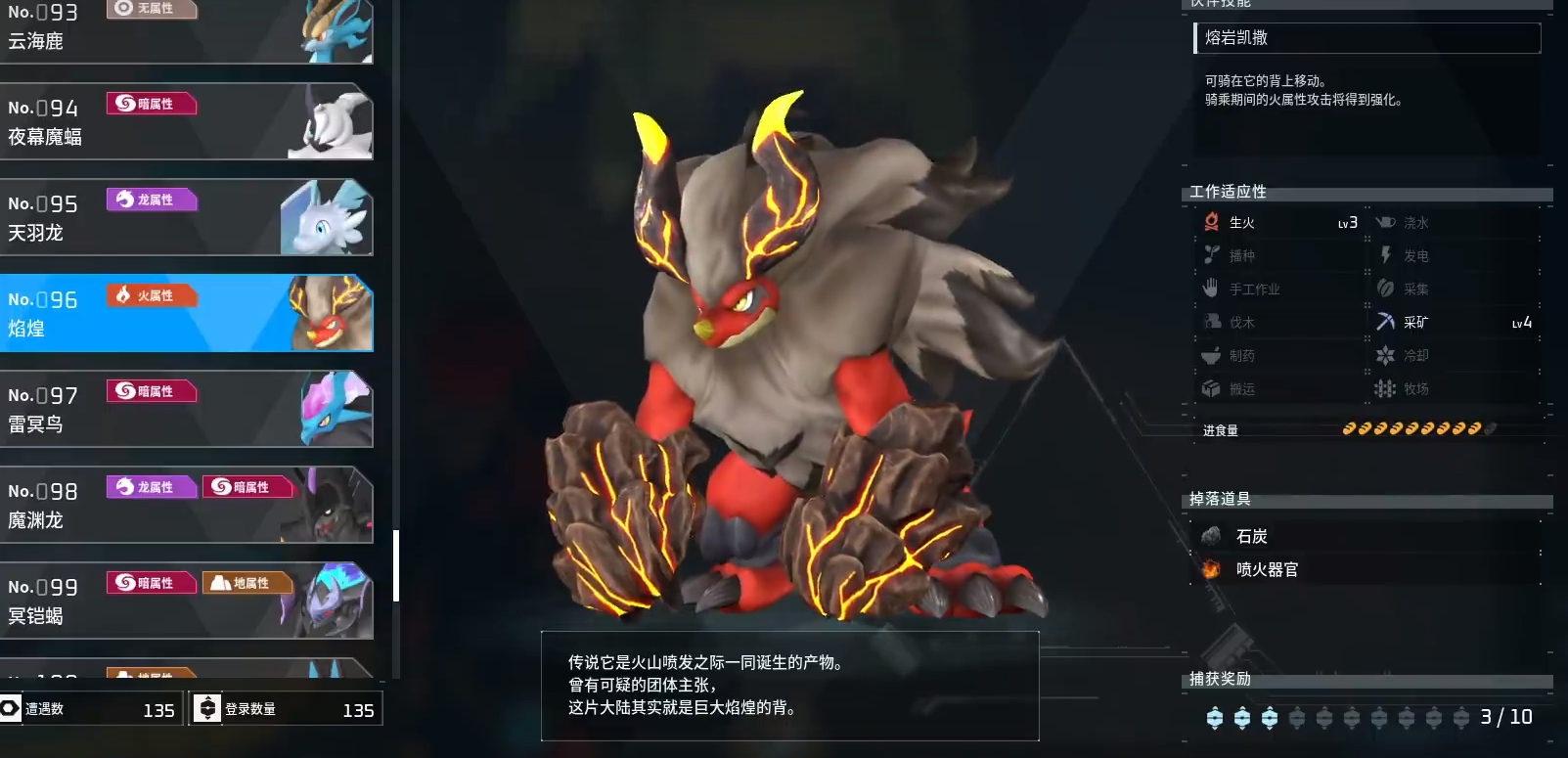Toggle the 火属性 type badge on 焰煌
1568x758 pixels.
[153, 295]
